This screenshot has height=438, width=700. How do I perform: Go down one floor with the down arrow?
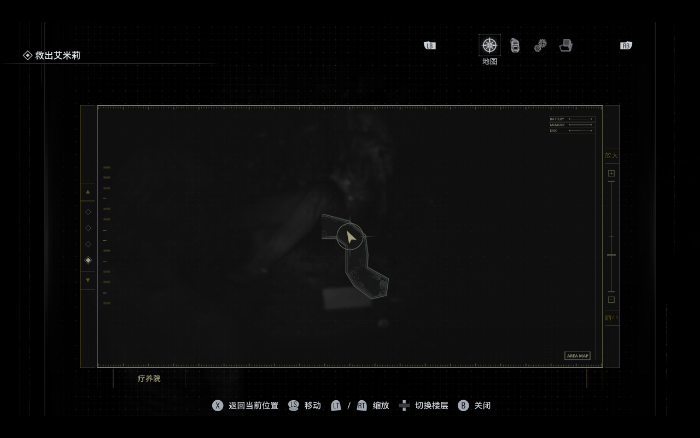pos(88,280)
